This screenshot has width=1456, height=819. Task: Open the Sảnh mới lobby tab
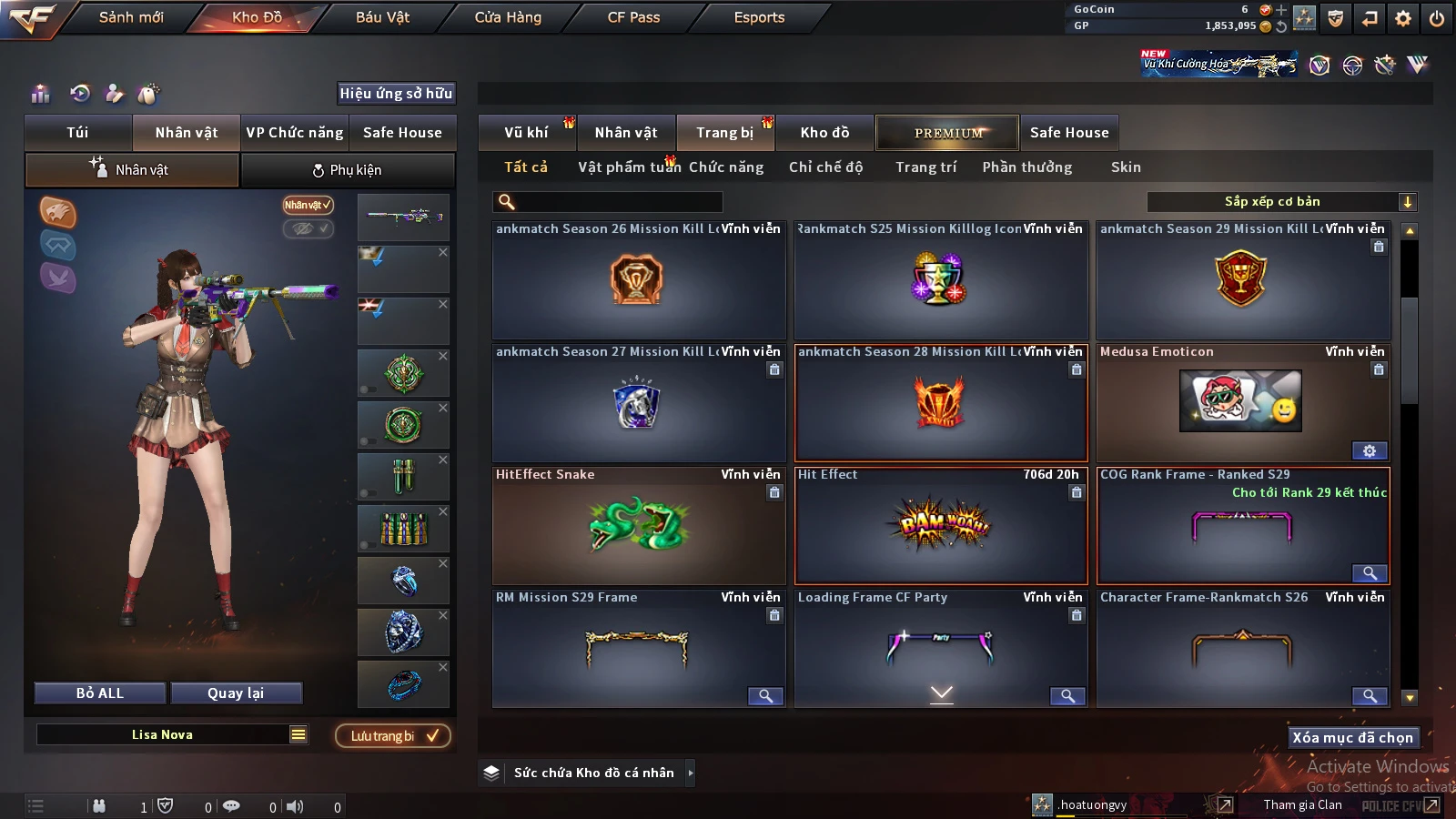pyautogui.click(x=131, y=17)
